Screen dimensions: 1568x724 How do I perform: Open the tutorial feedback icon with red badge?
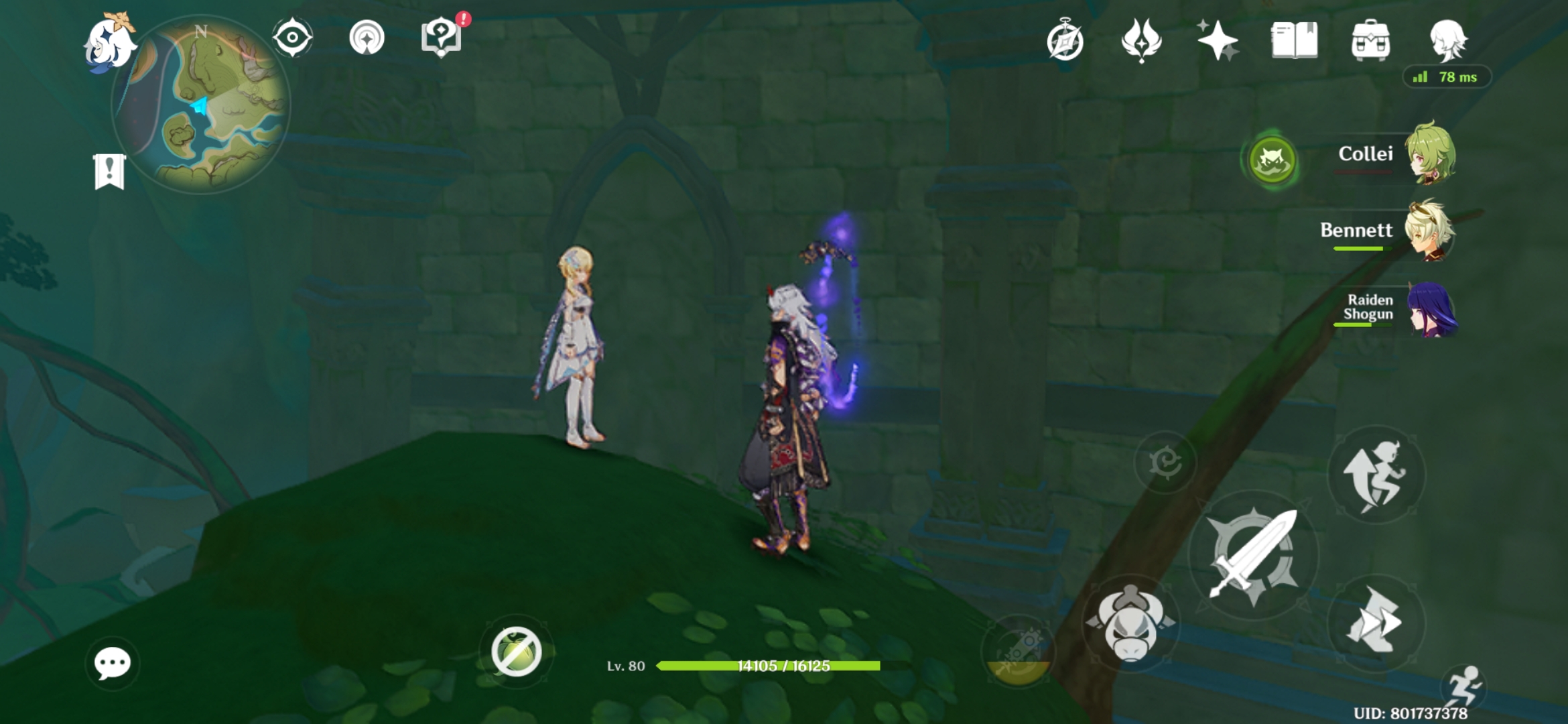click(x=442, y=38)
